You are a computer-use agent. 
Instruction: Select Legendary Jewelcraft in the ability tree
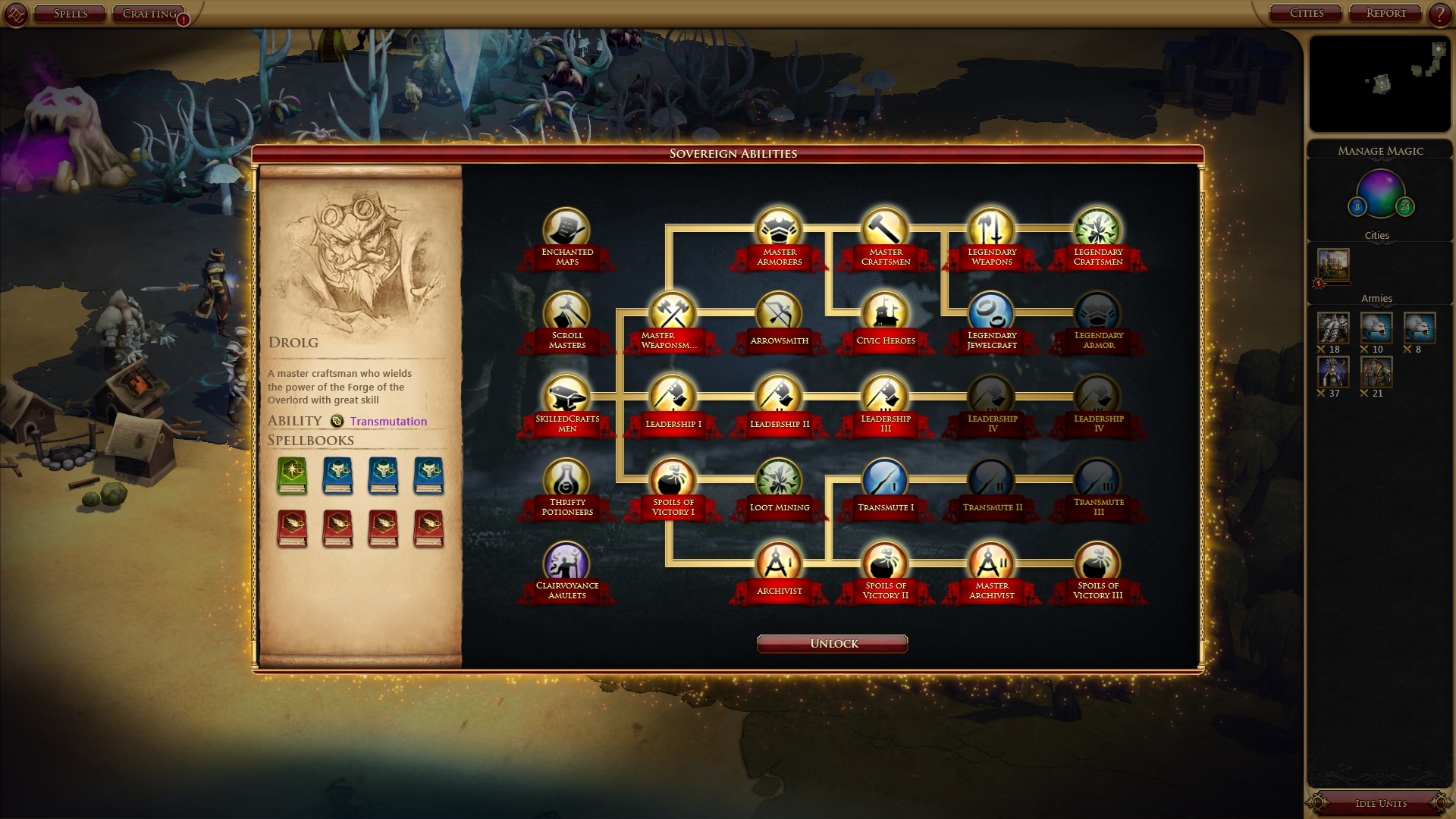pyautogui.click(x=991, y=312)
